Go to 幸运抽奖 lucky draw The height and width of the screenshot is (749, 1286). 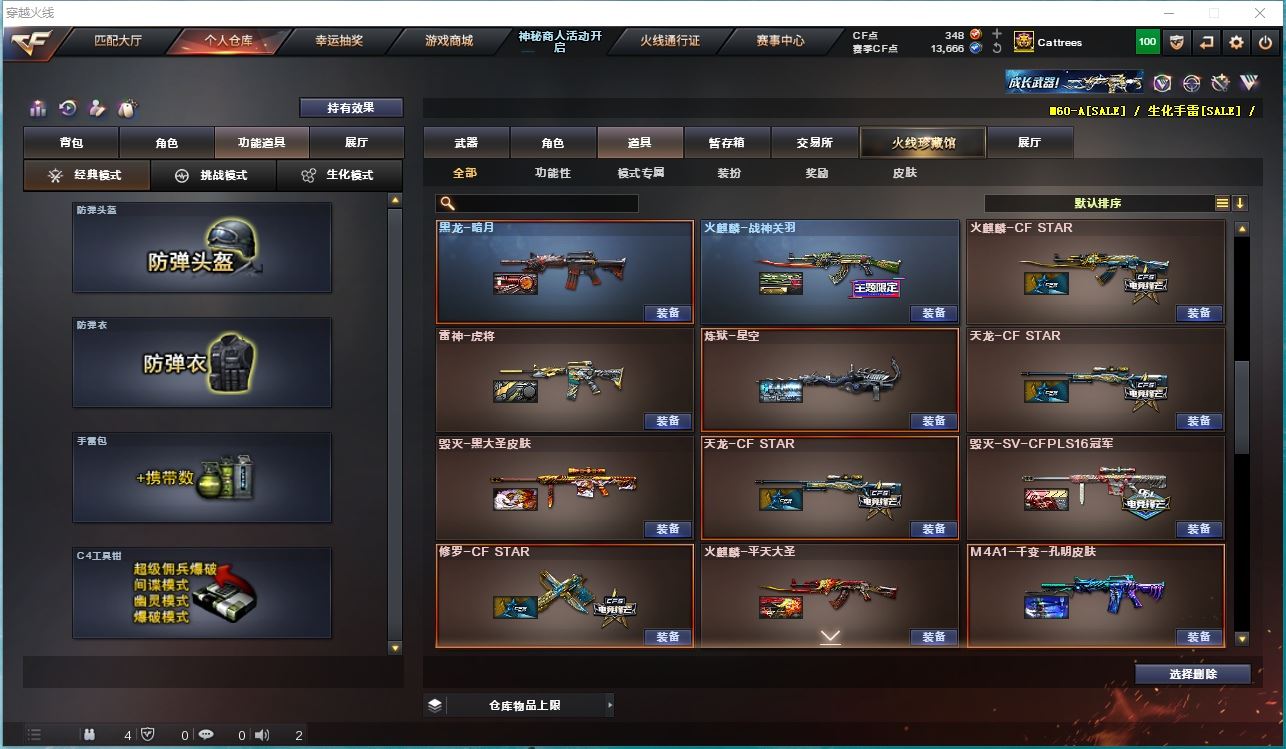[339, 41]
